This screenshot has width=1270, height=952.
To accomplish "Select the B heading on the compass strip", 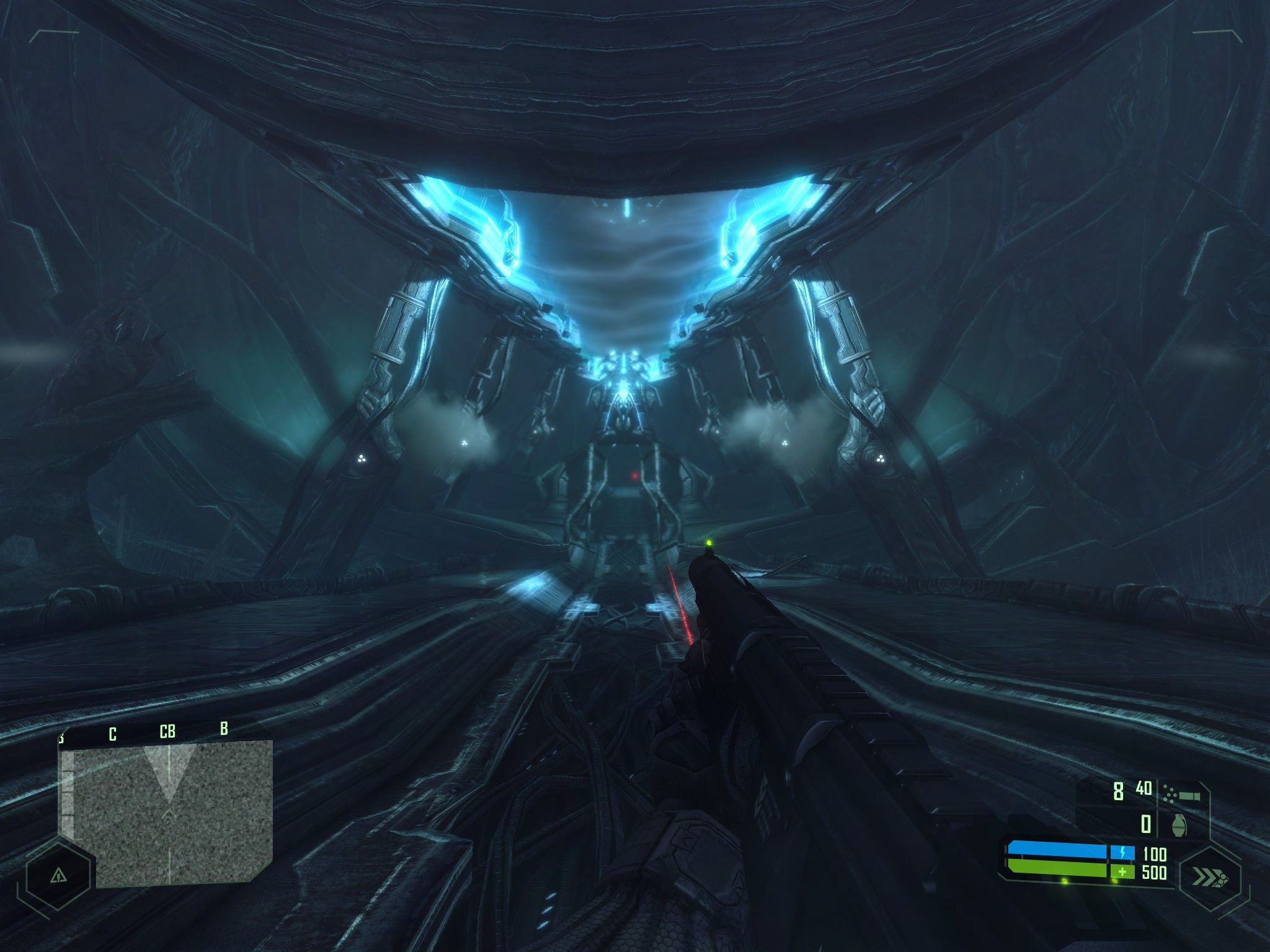I will (224, 728).
